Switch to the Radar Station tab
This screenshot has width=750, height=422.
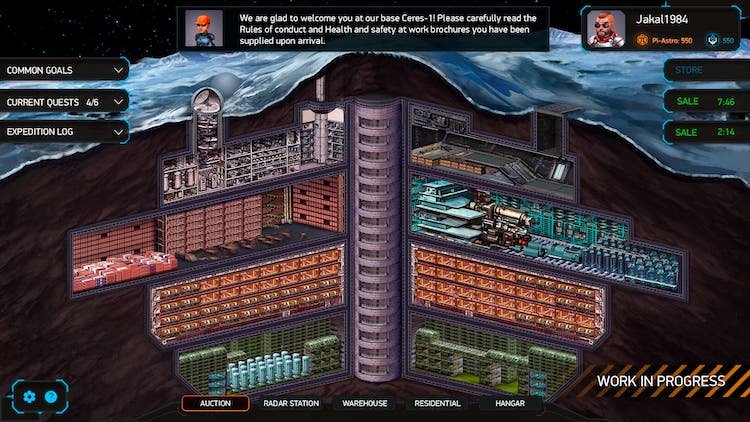tap(291, 404)
